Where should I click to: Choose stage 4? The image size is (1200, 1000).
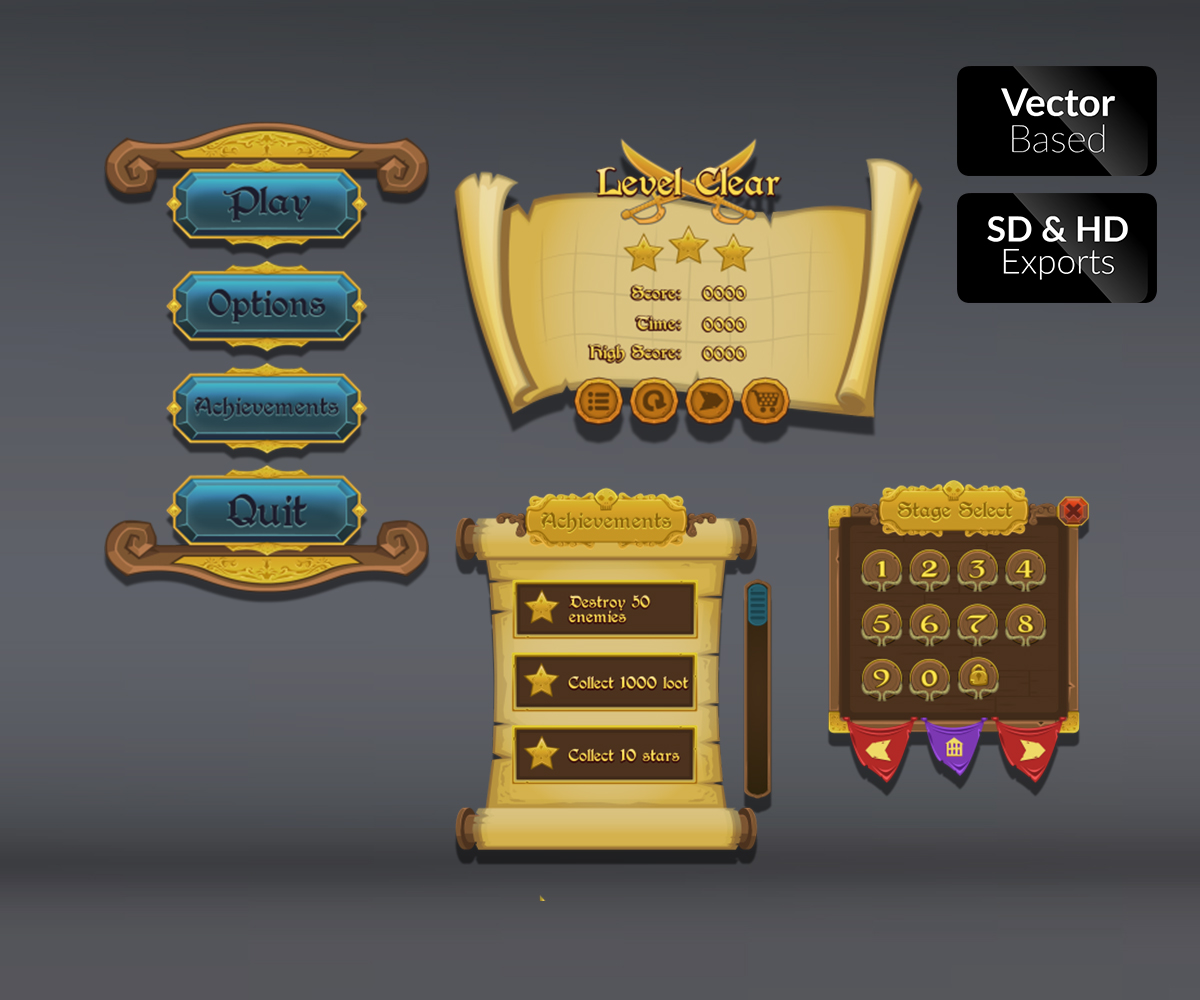pos(1025,570)
